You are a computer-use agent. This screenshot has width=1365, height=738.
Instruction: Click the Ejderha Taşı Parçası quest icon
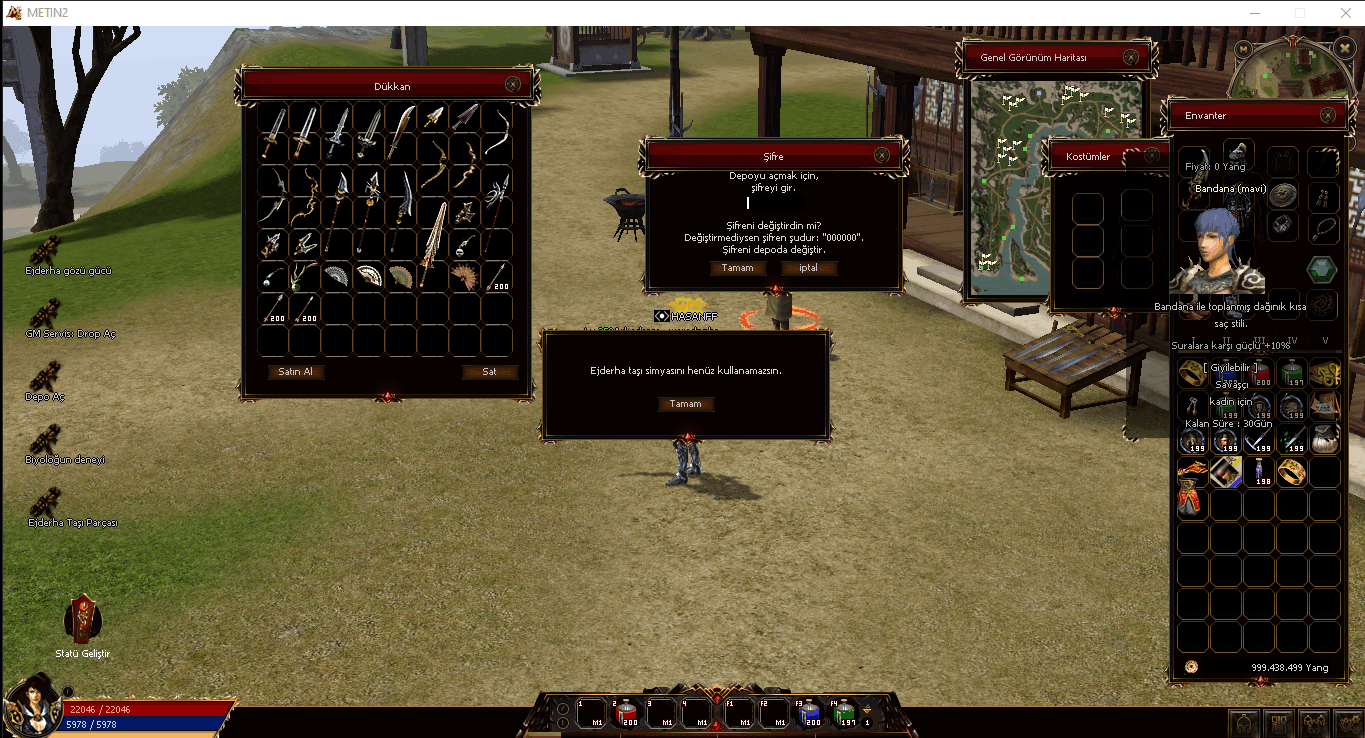pyautogui.click(x=47, y=498)
